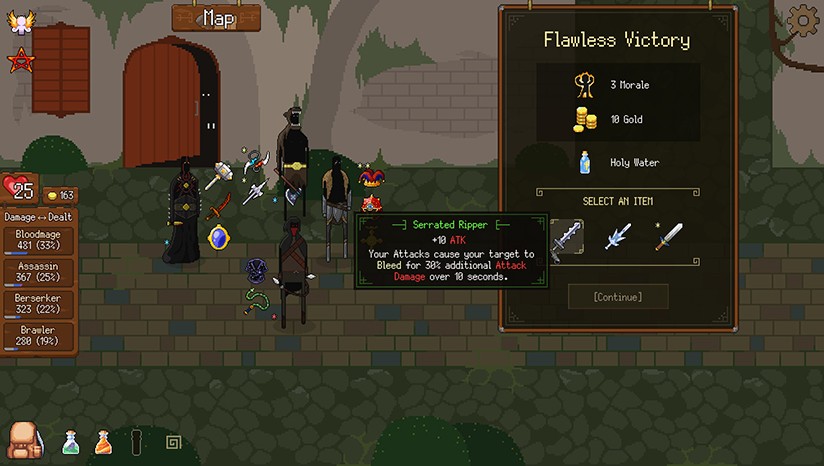Select the Assassin damage row
Viewport: 824px width, 466px height.
pyautogui.click(x=37, y=273)
